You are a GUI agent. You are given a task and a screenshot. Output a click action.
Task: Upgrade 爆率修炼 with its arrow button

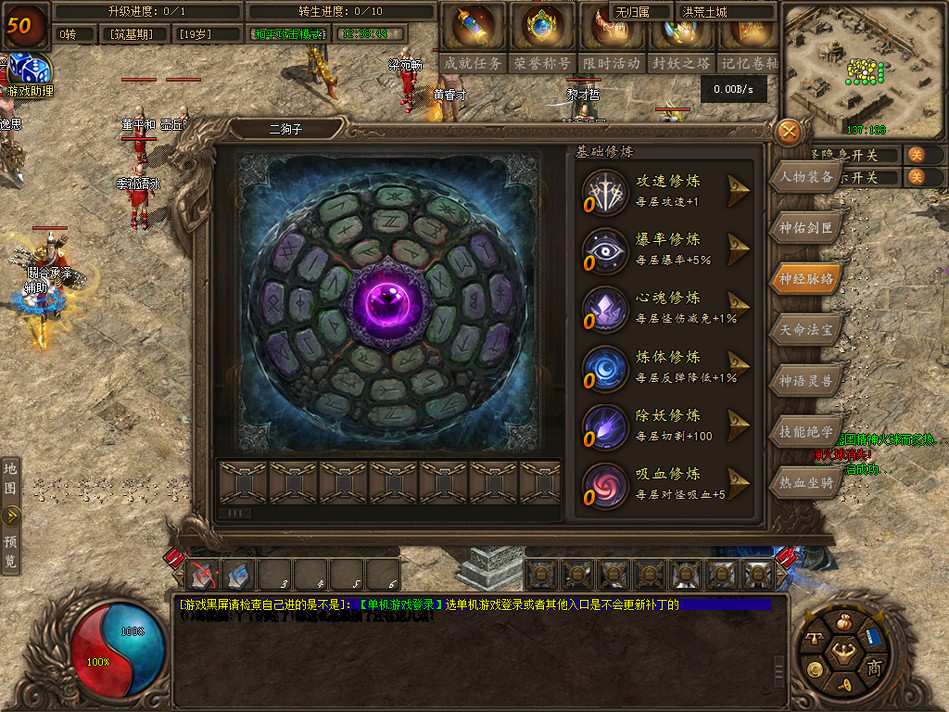tap(739, 248)
